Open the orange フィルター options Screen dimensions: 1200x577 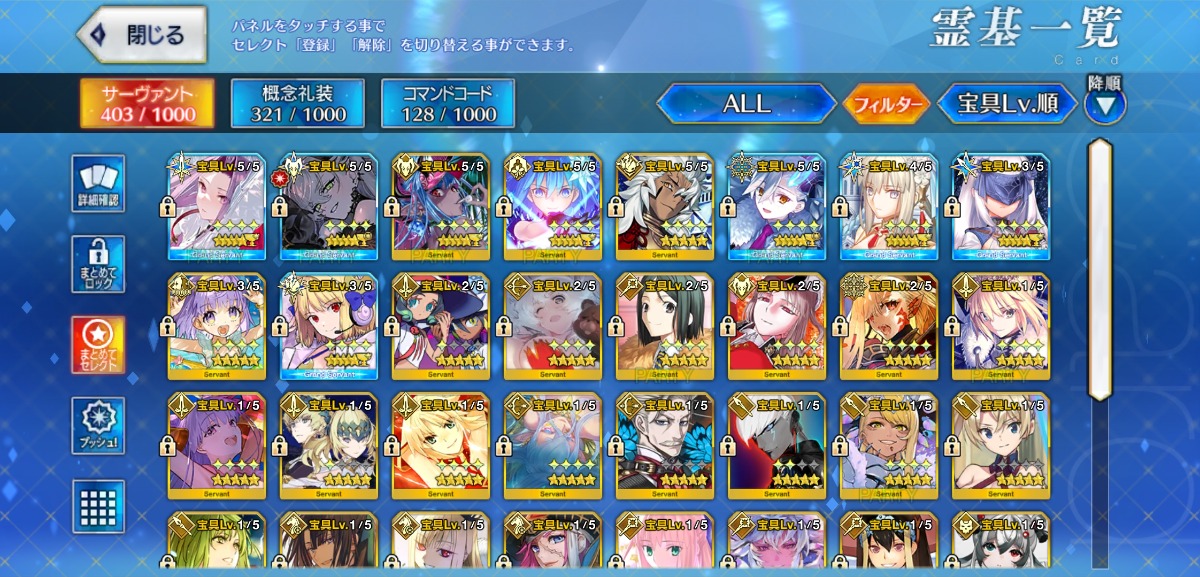(x=887, y=104)
